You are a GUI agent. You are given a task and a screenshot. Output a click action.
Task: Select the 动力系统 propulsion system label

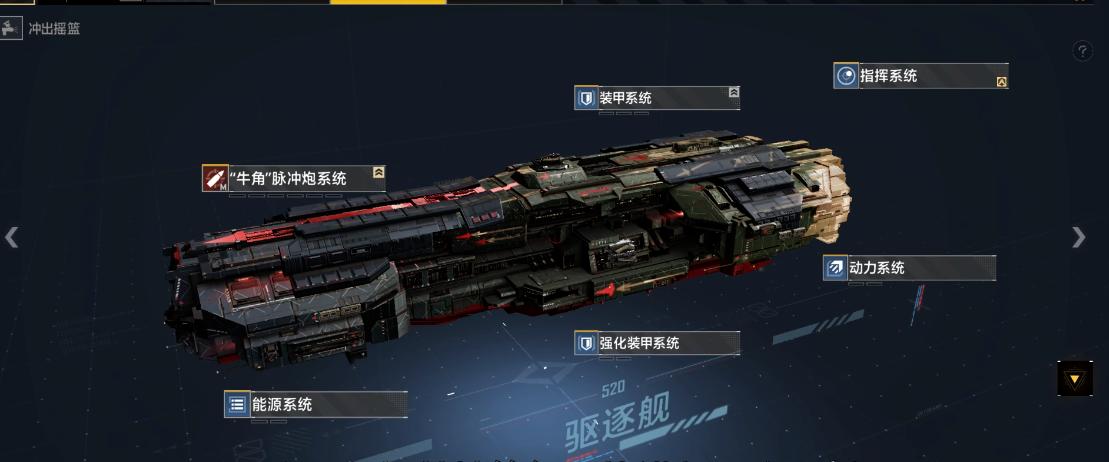tap(908, 268)
